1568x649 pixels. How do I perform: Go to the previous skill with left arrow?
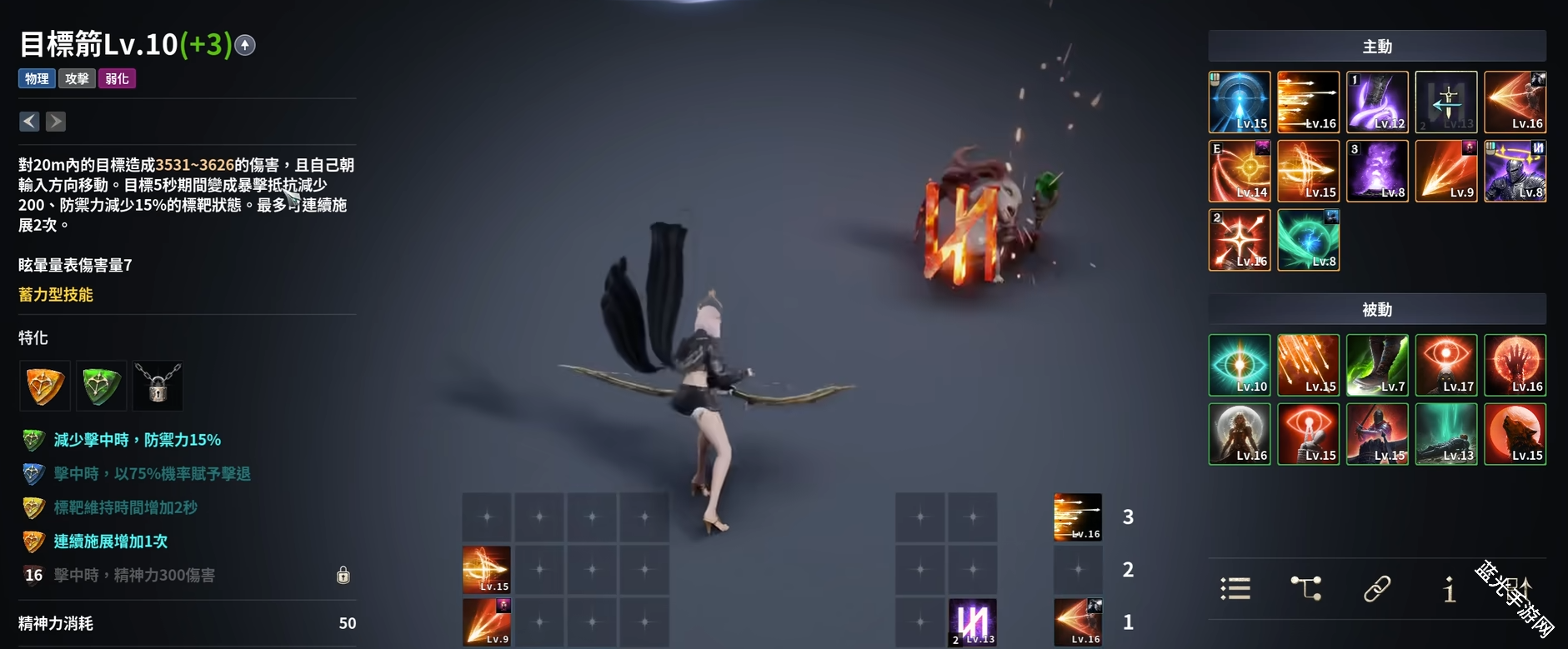point(29,122)
